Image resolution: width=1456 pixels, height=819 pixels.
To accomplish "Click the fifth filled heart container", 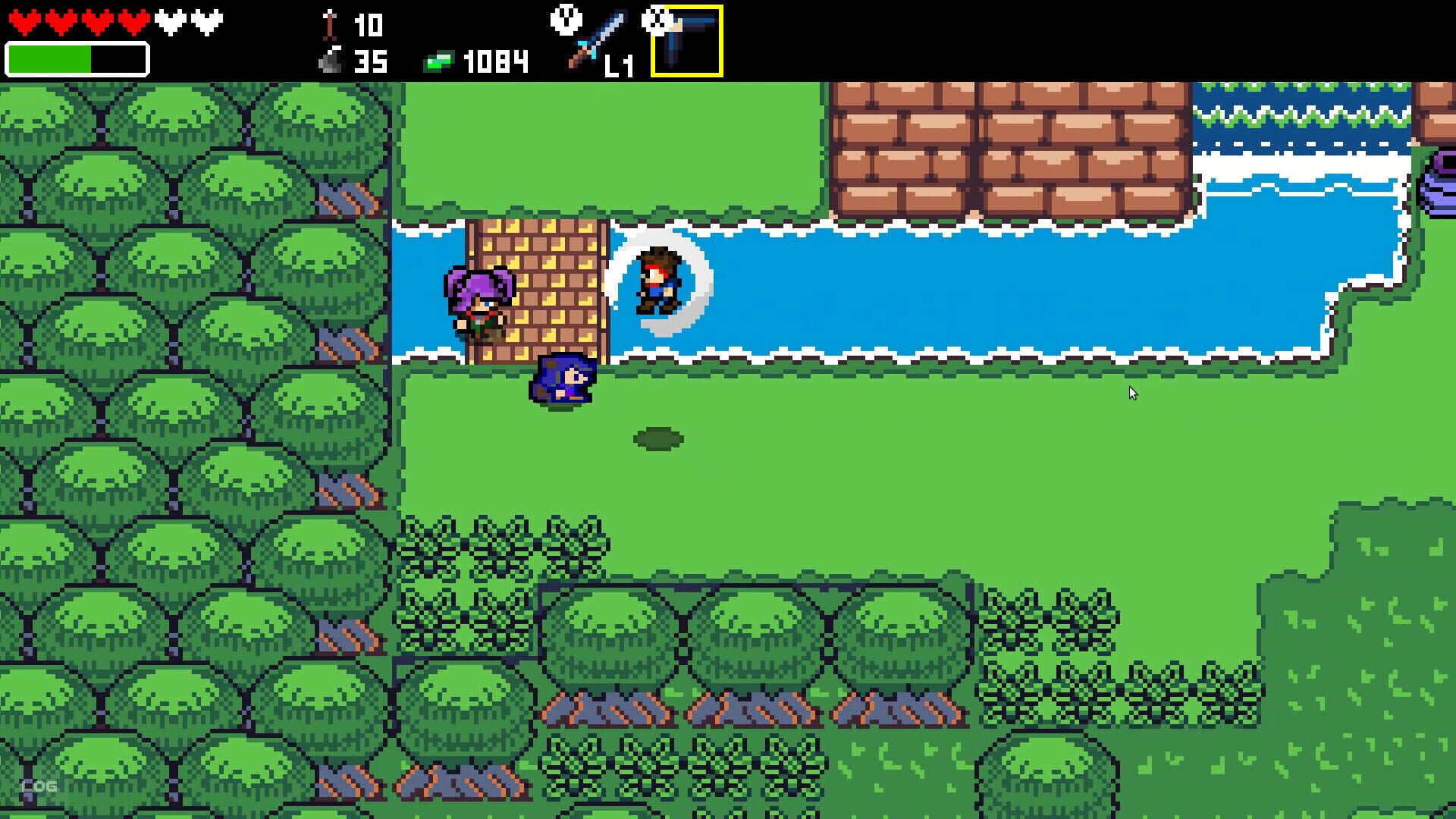I will (x=133, y=22).
